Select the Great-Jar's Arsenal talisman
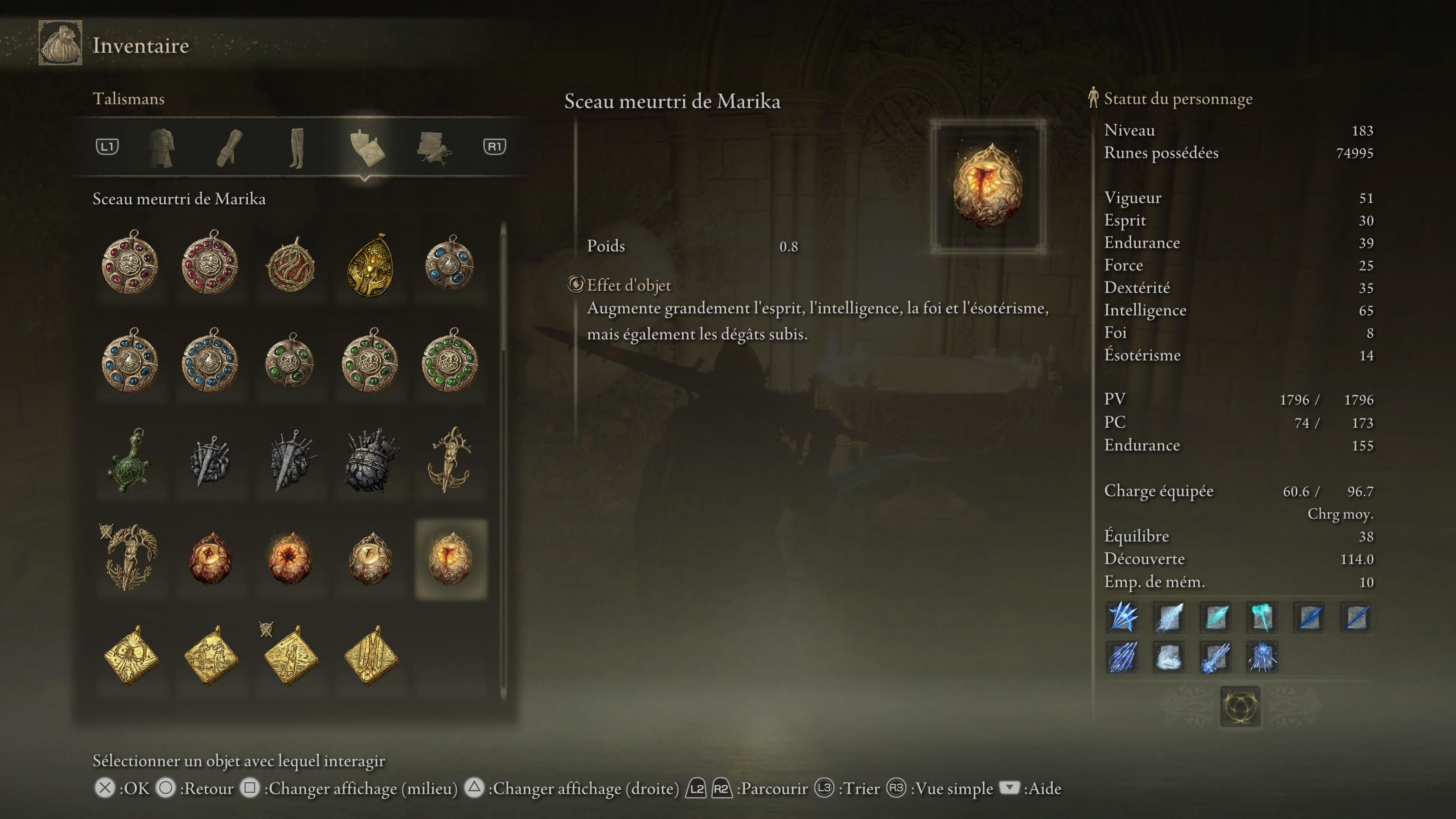This screenshot has width=1456, height=819. pyautogui.click(x=370, y=461)
